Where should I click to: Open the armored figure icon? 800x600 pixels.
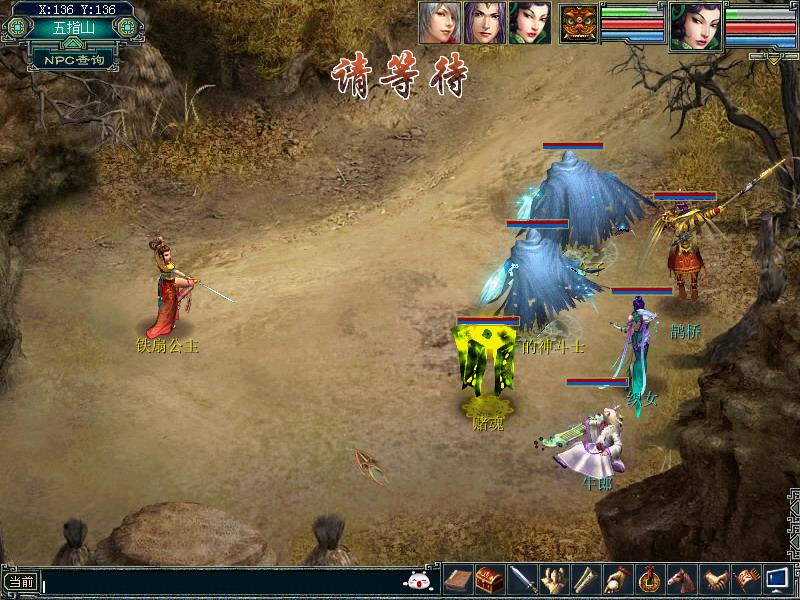tap(555, 579)
